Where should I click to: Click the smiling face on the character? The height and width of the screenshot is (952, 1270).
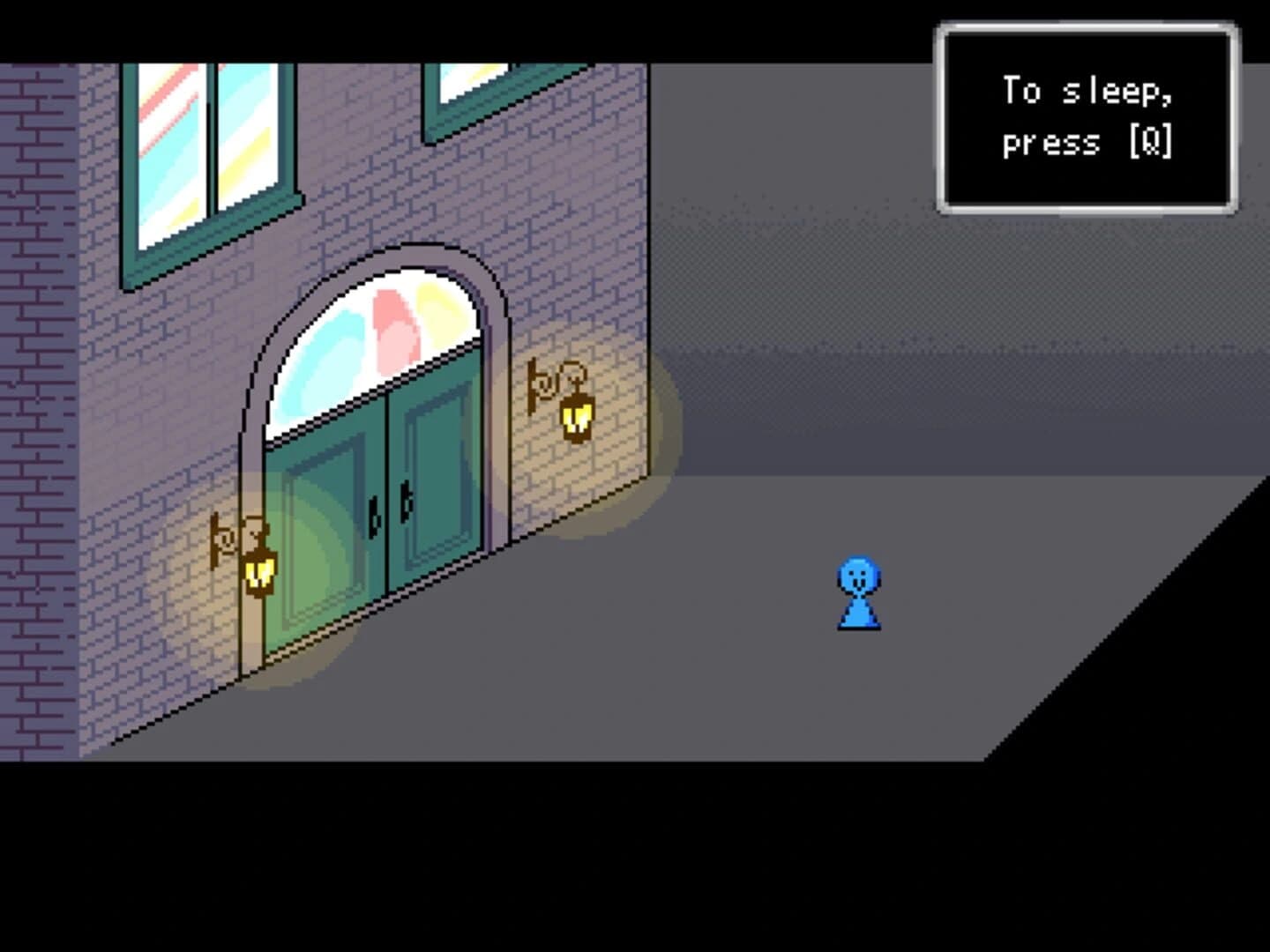[x=858, y=577]
